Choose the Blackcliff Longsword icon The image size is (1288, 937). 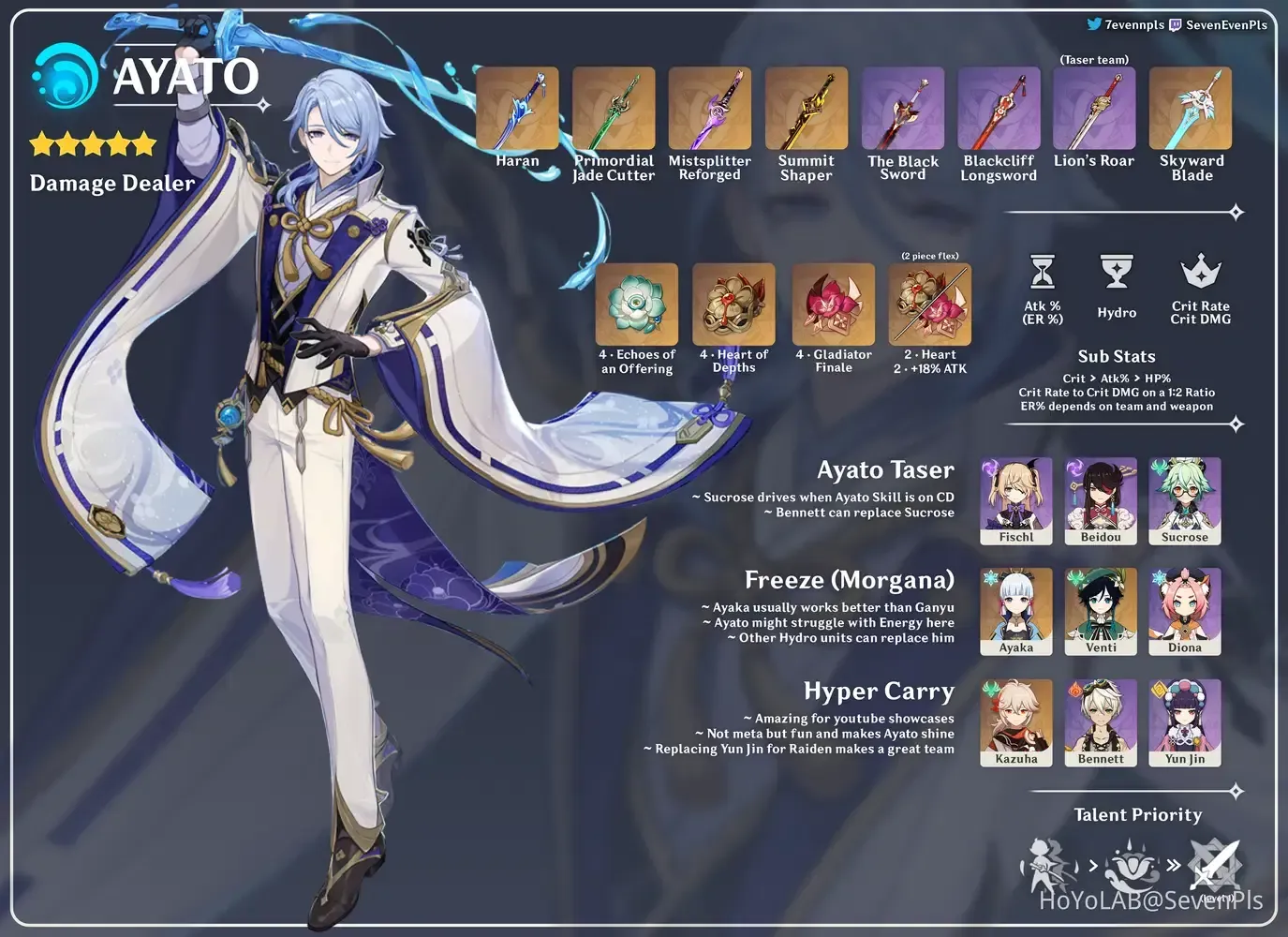[999, 109]
